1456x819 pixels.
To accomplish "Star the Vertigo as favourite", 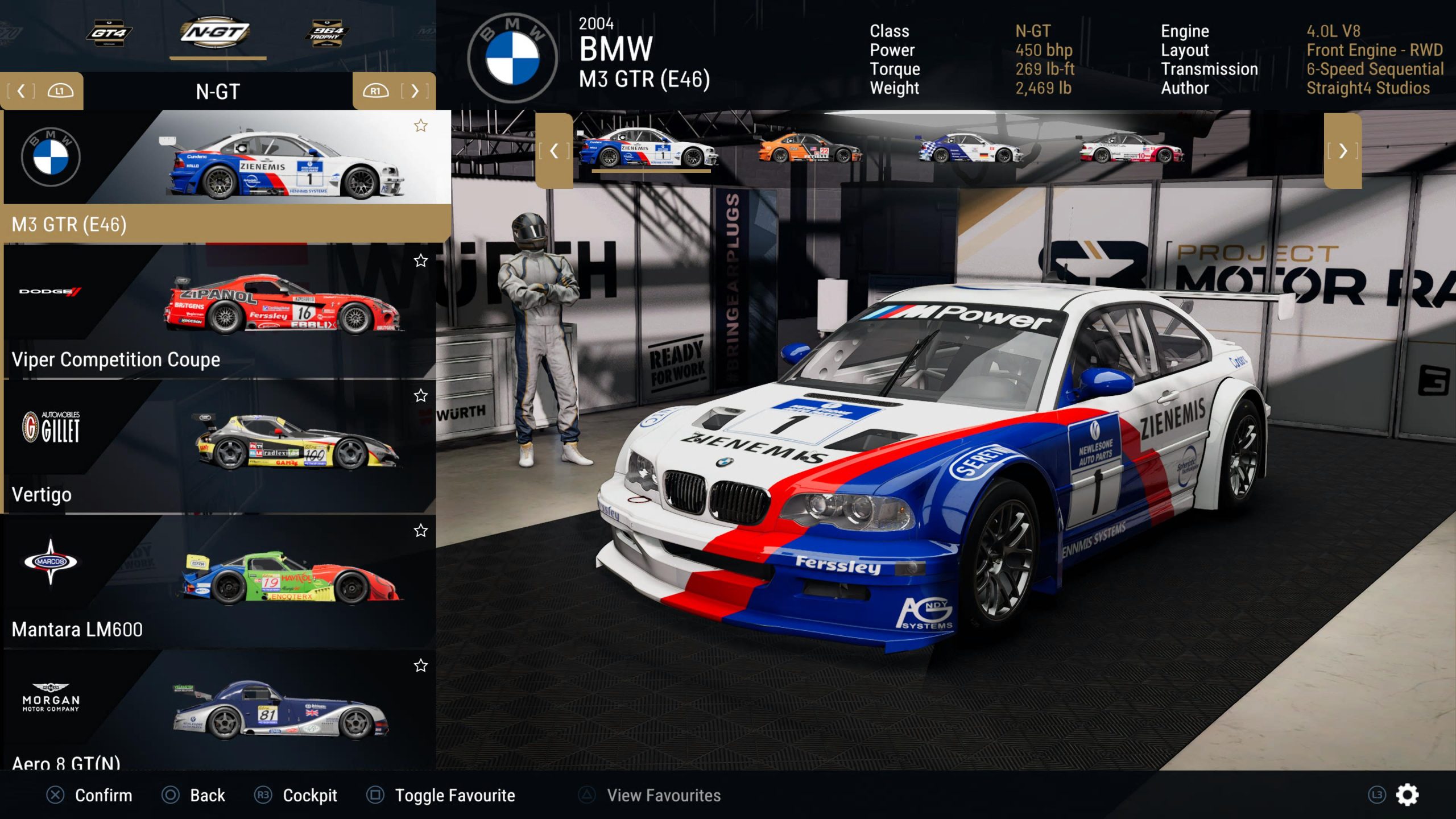I will pos(420,395).
